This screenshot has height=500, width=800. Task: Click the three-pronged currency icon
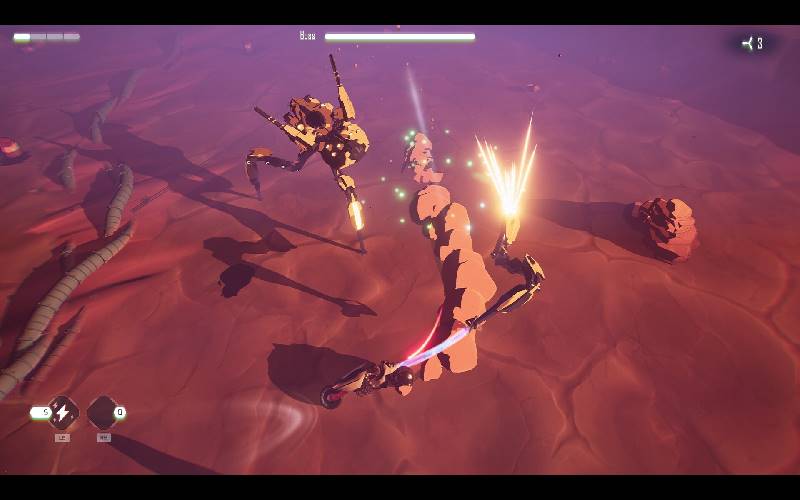click(747, 43)
